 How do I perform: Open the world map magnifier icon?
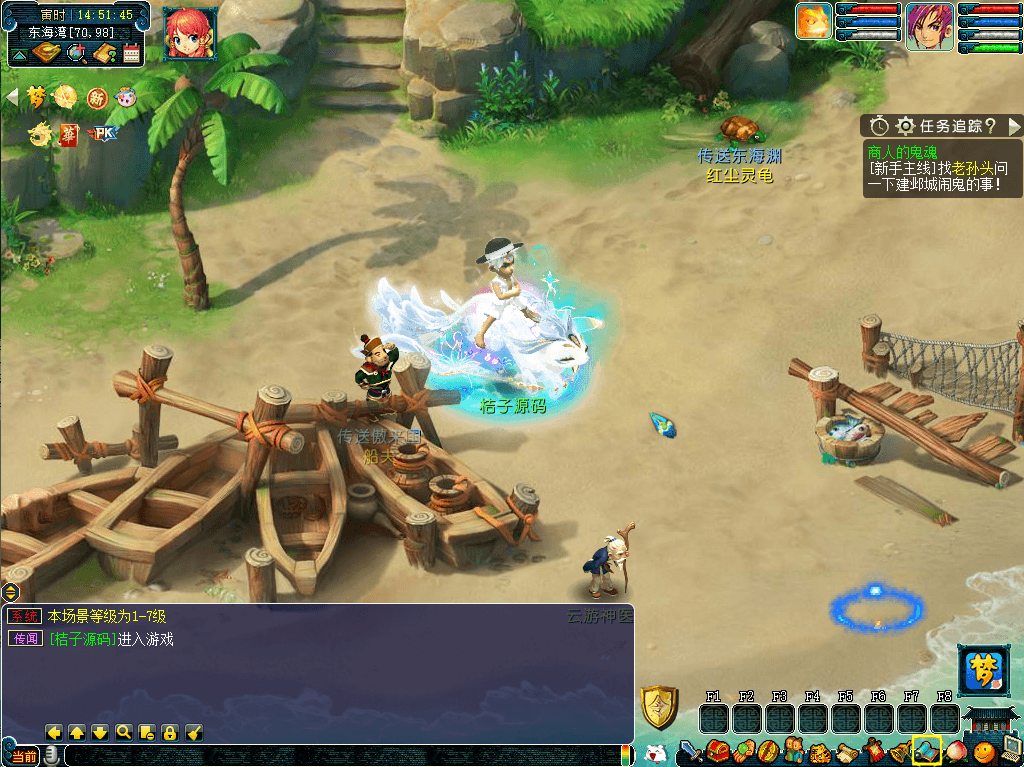coord(76,53)
